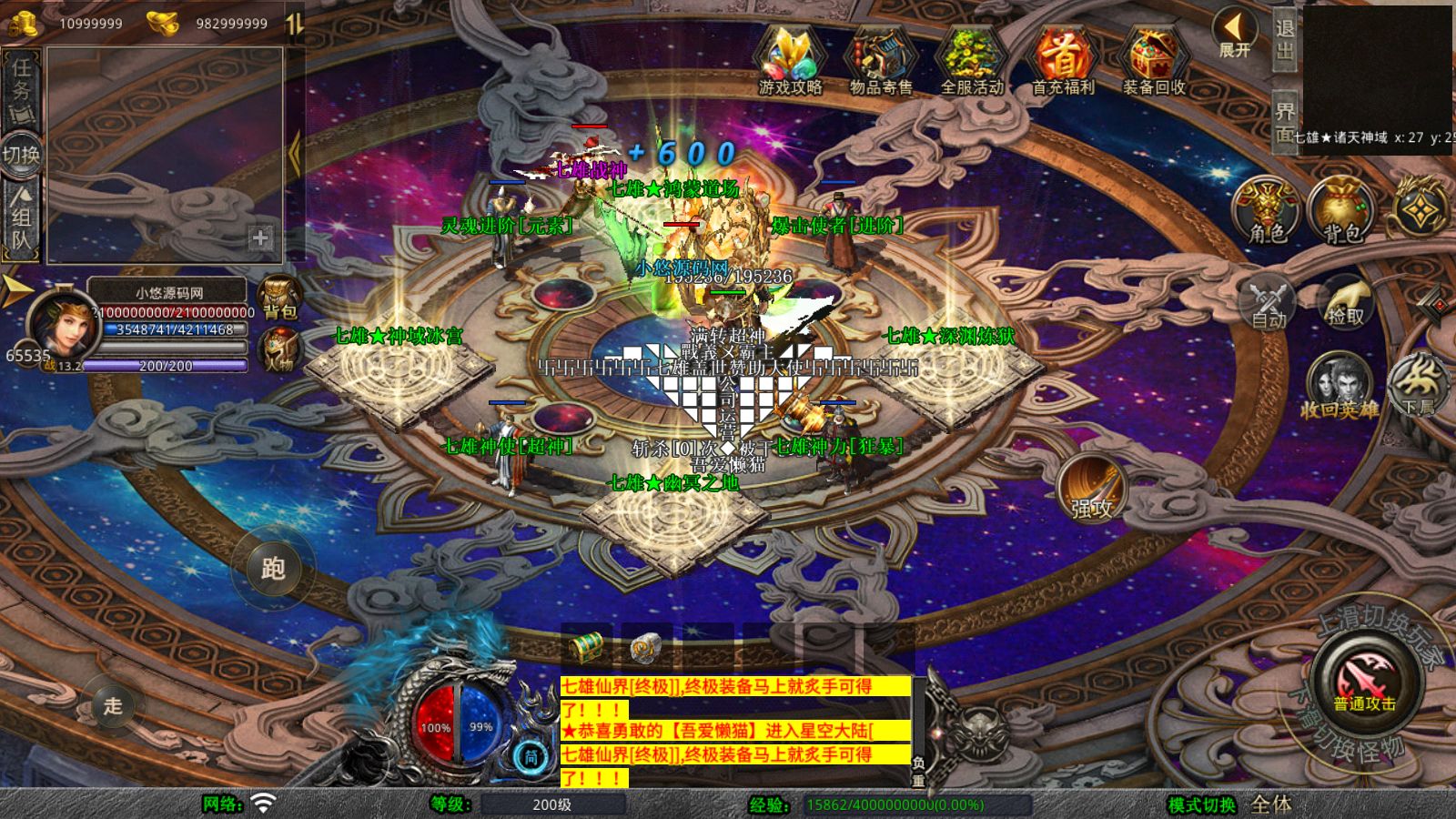This screenshot has width=1456, height=819.
Task: Click the 展开 expand arrow button
Action: click(x=1235, y=34)
